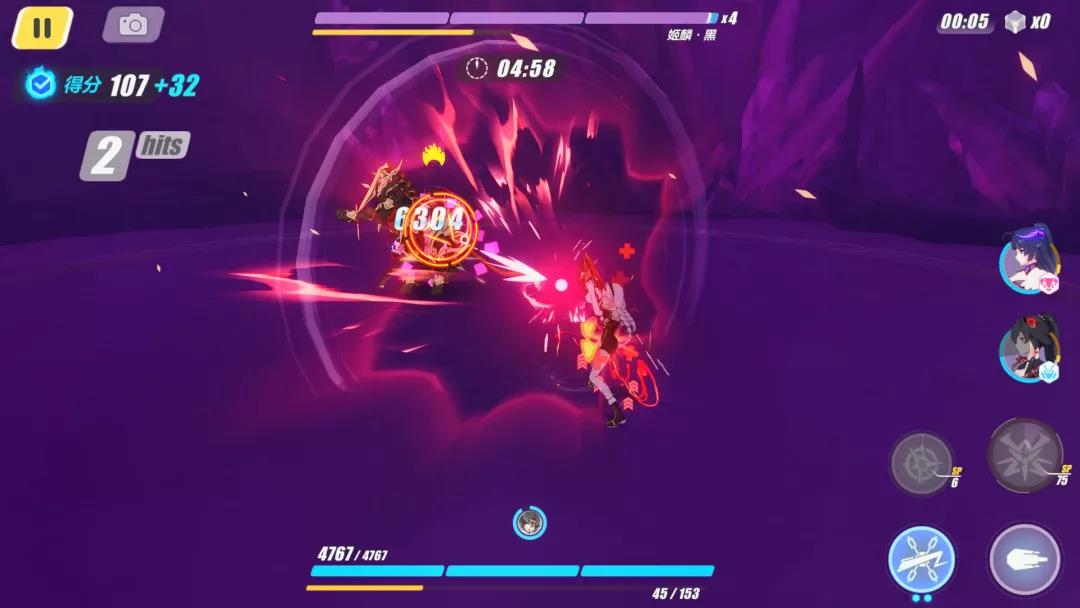Tap the blue evade button
The width and height of the screenshot is (1080, 608).
pyautogui.click(x=921, y=559)
